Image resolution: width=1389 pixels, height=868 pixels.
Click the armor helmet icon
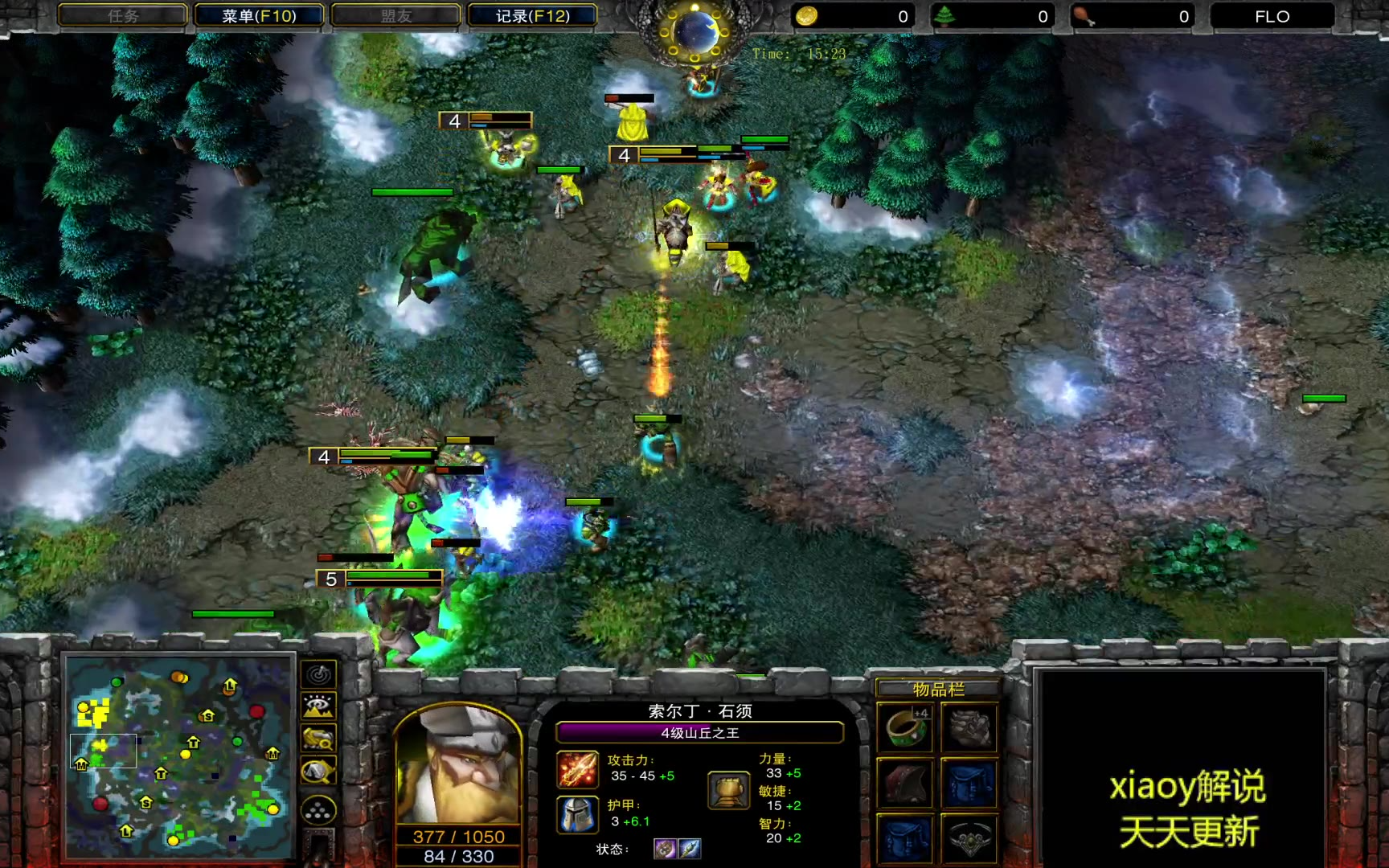tap(577, 814)
